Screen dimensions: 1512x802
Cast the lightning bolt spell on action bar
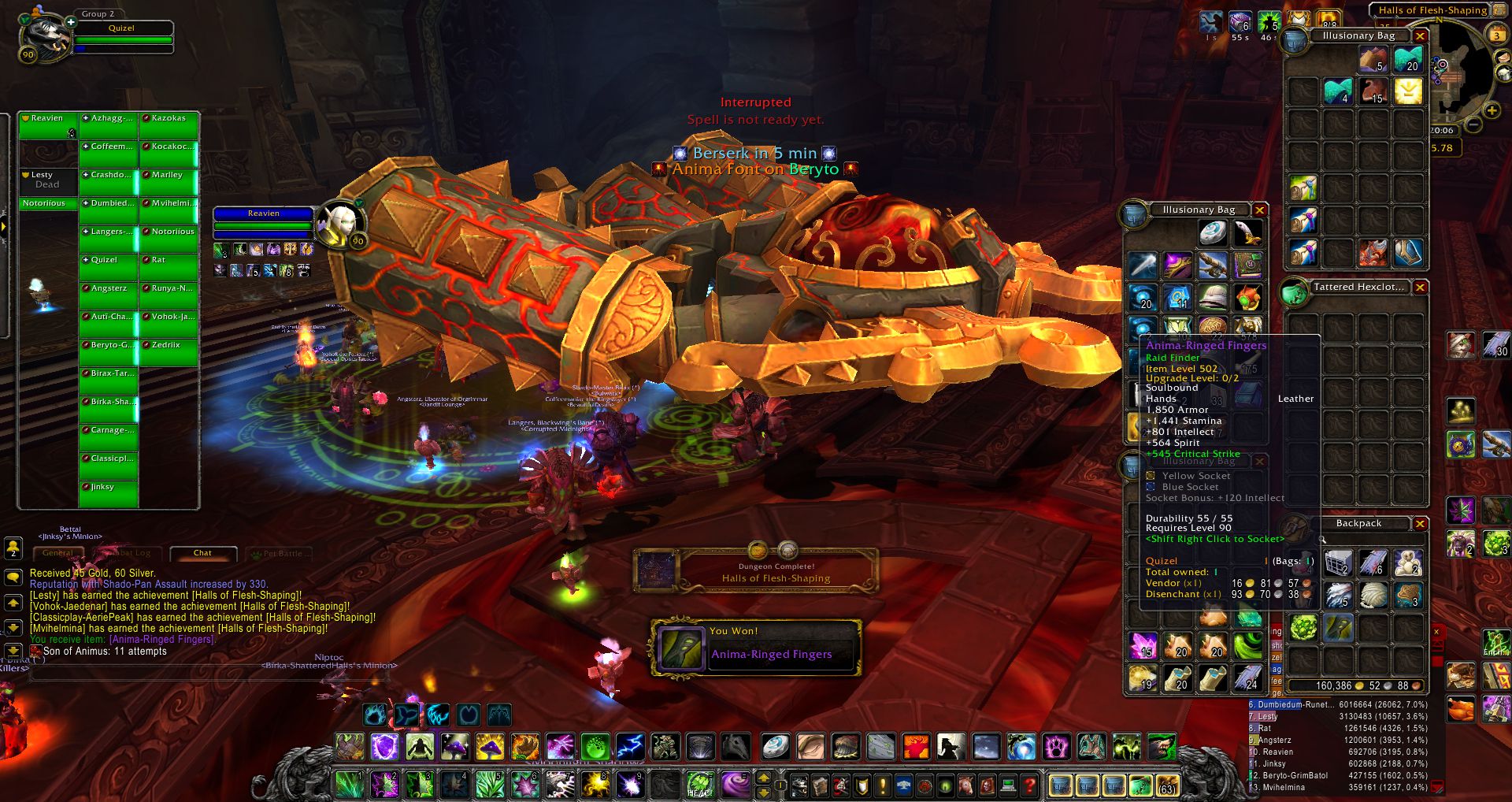pos(630,746)
